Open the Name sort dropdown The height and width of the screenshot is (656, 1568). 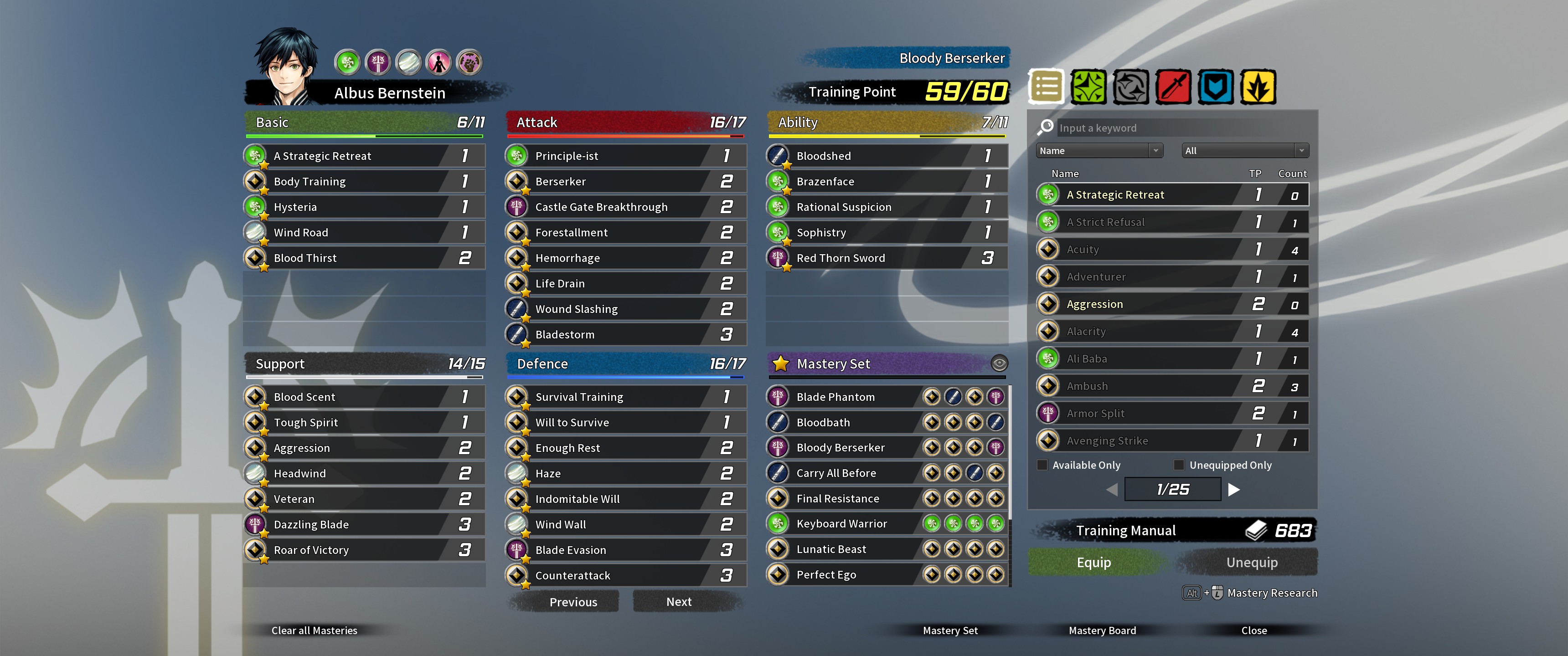(1099, 151)
